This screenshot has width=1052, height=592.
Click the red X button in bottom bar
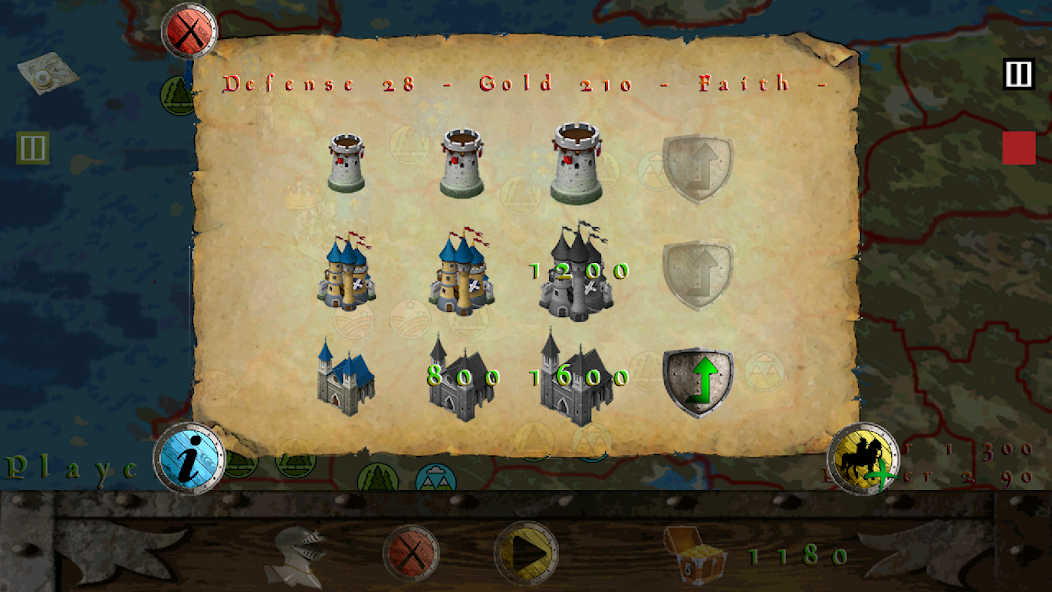point(411,553)
